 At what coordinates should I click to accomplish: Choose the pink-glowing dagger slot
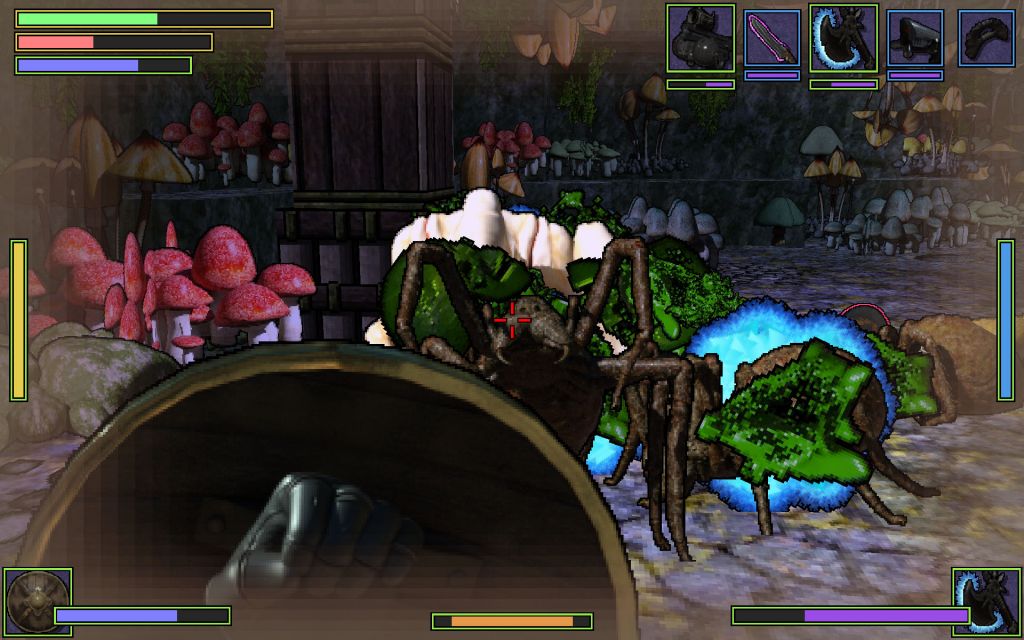coord(772,38)
